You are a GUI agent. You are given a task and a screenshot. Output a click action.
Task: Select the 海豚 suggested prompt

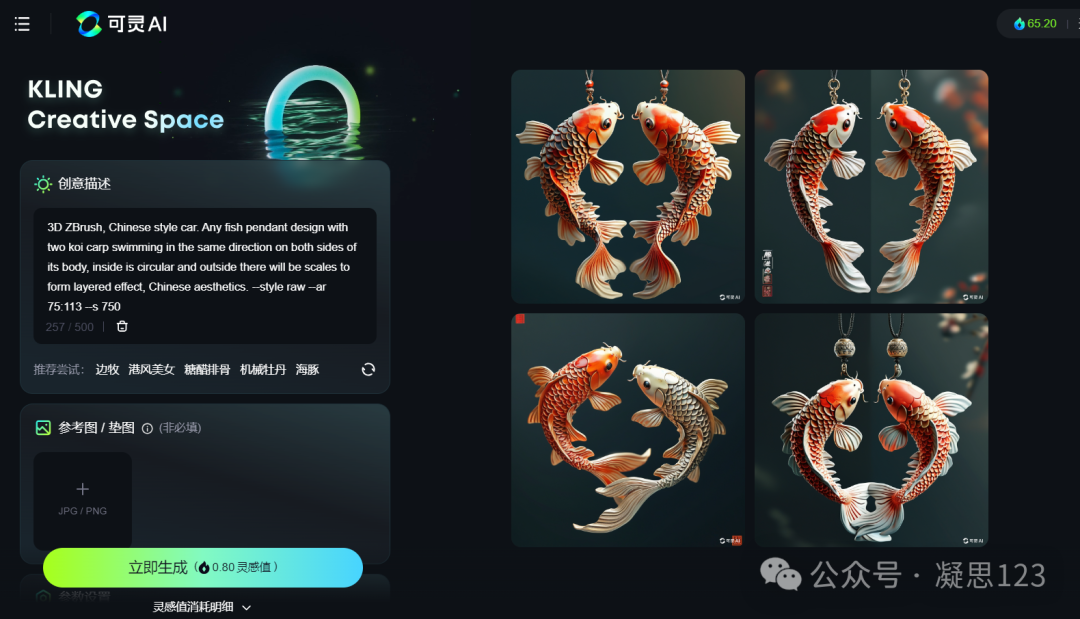click(x=307, y=370)
